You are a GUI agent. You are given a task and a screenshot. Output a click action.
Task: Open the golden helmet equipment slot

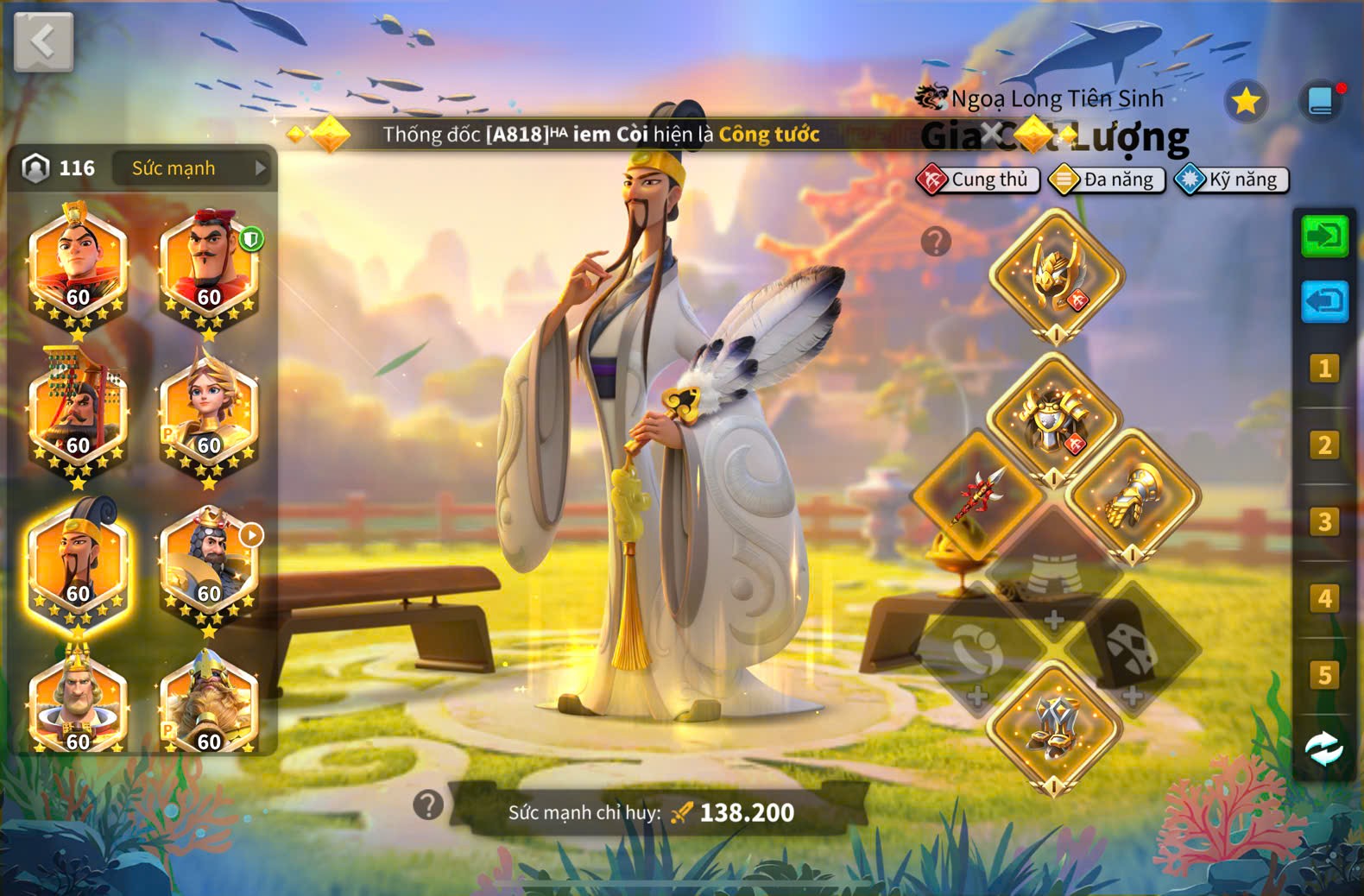pos(1057,275)
